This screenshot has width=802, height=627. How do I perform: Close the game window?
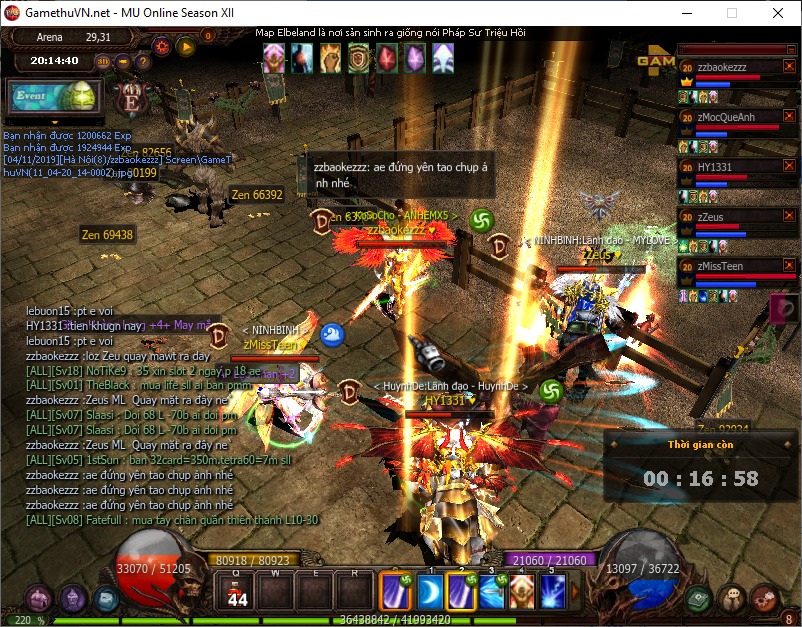[777, 13]
